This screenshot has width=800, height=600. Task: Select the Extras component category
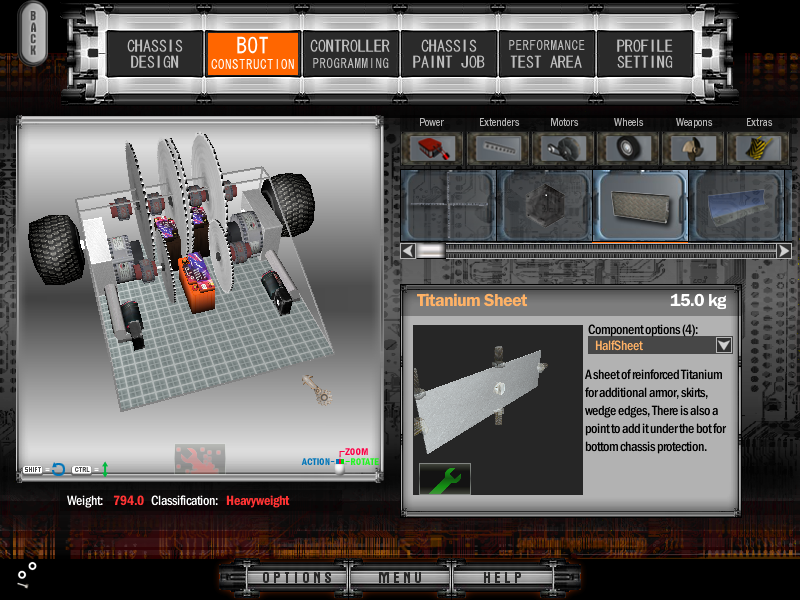pos(759,148)
